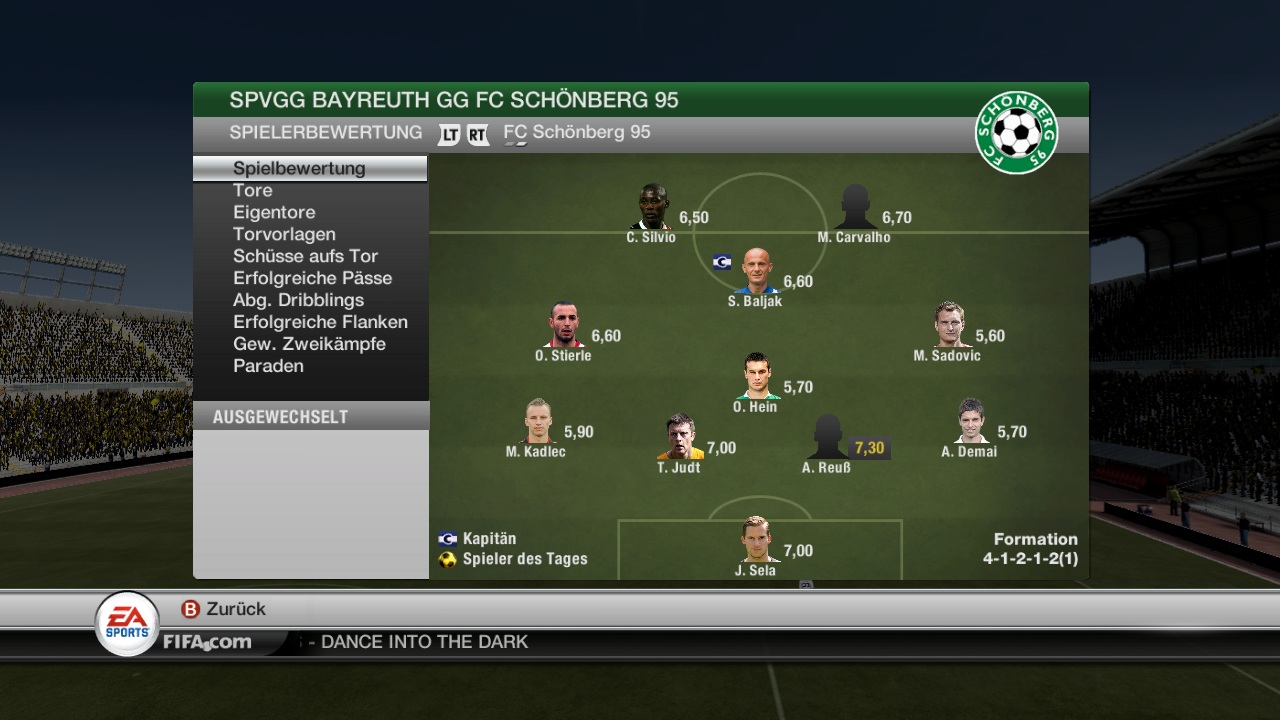Select A. Reuß with 7,30 rating
The image size is (1280, 720).
pos(828,437)
